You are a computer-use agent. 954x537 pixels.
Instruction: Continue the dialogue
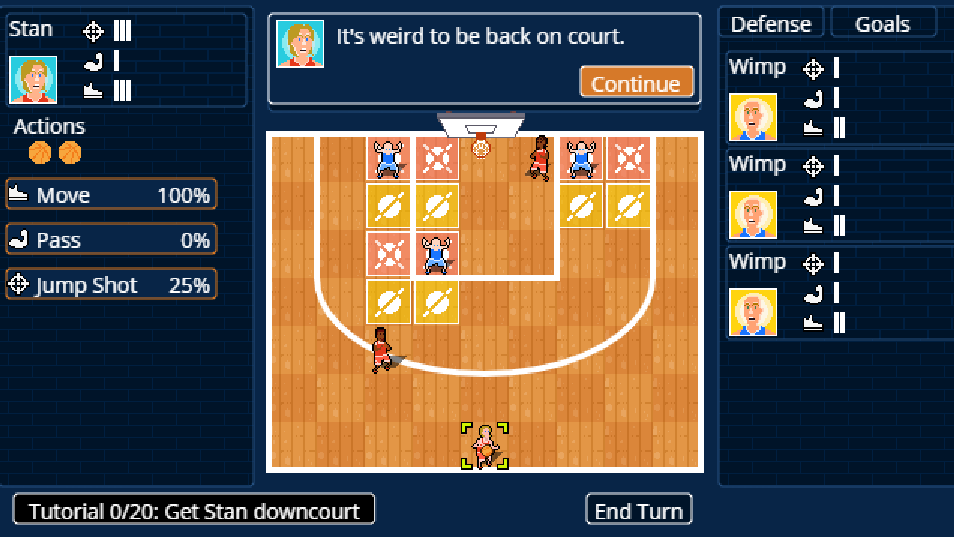[636, 83]
